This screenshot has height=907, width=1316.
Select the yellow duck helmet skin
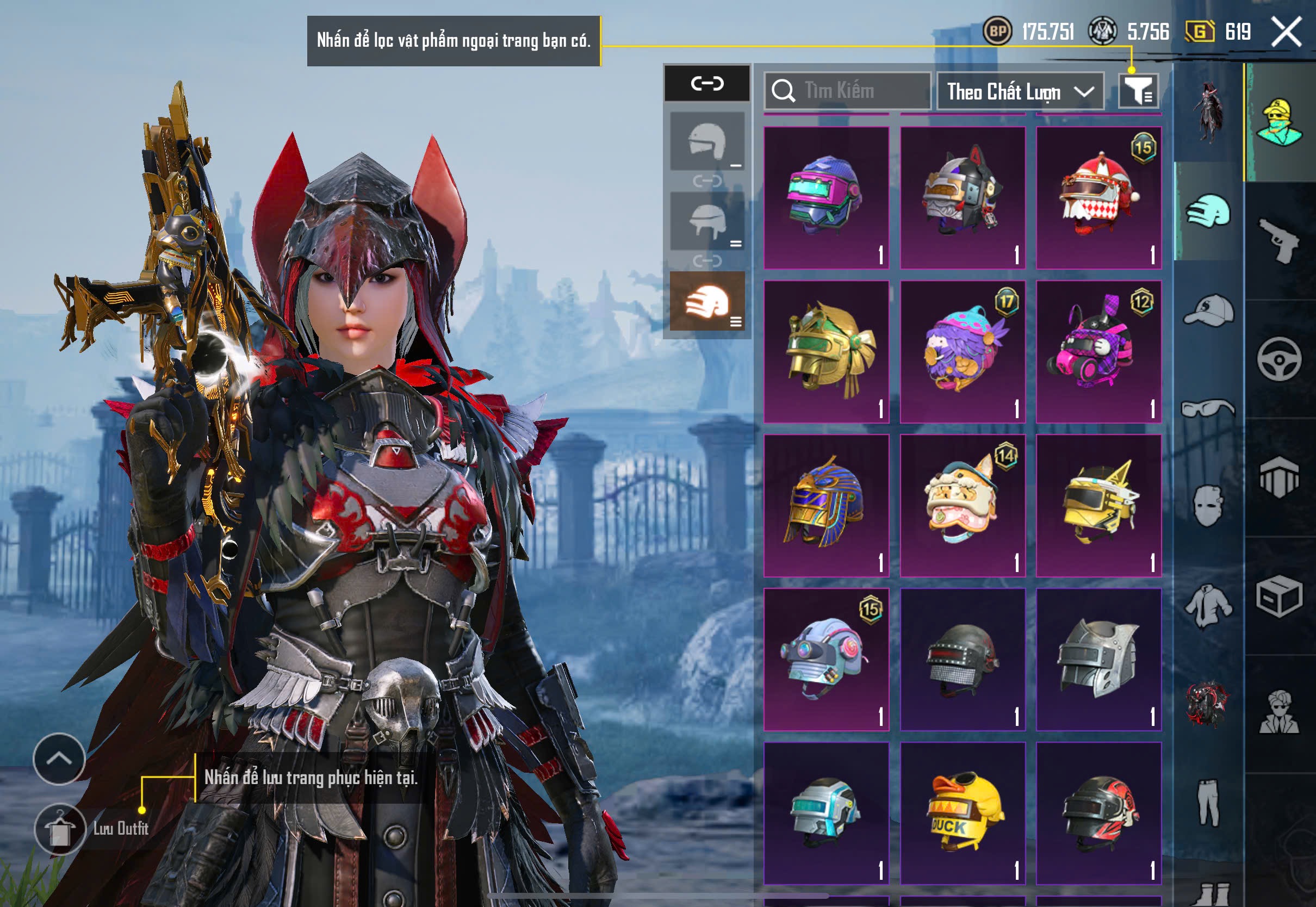coord(963,813)
